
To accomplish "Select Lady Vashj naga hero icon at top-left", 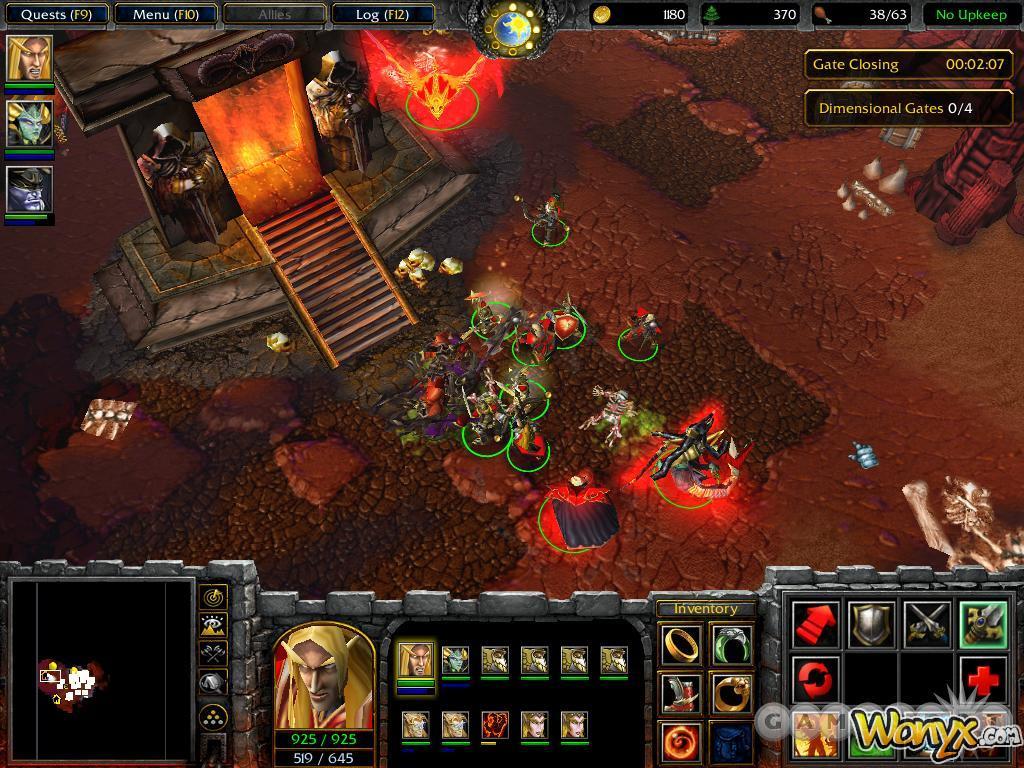I will click(29, 124).
